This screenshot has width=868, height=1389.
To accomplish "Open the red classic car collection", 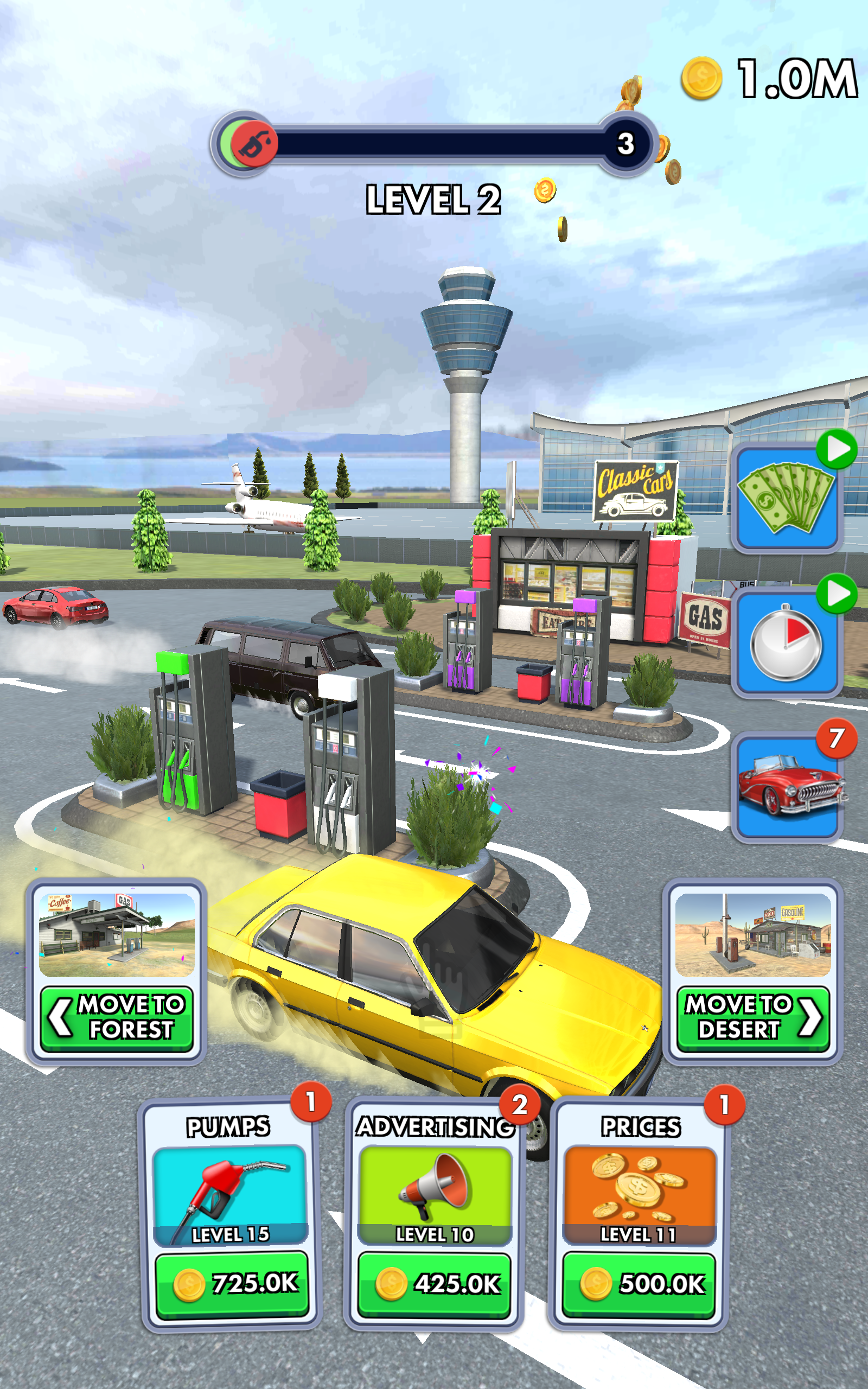I will [787, 786].
